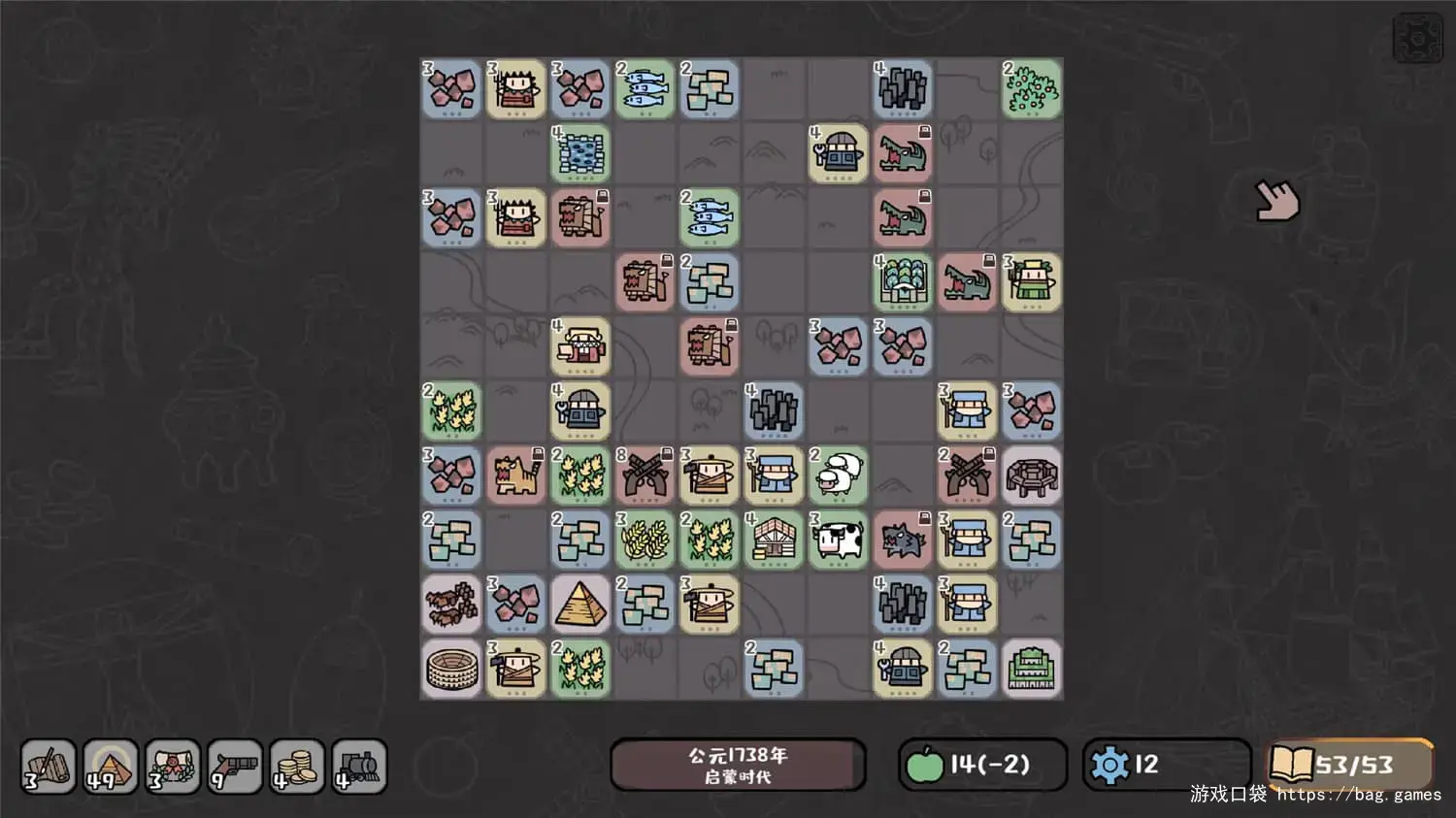Select the green-haired farmer unit tile
The width and height of the screenshot is (1456, 818).
click(x=1031, y=282)
